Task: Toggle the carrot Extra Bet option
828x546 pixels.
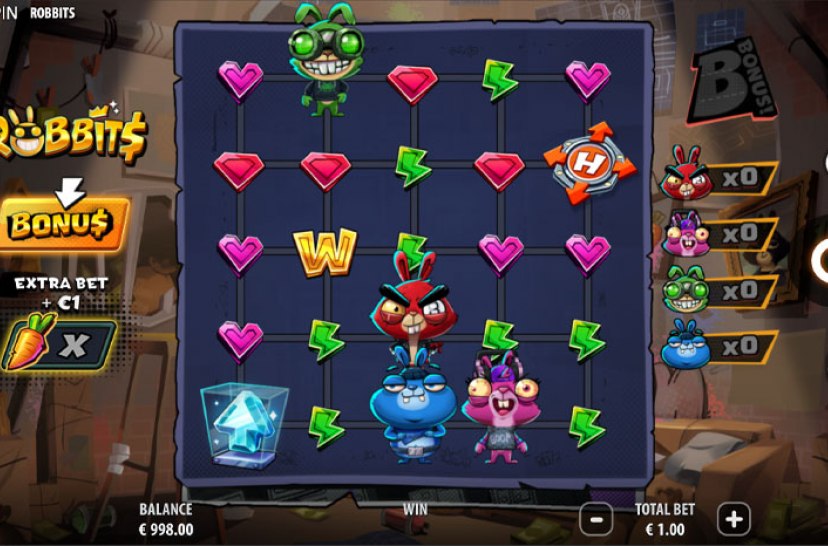Action: coord(58,345)
